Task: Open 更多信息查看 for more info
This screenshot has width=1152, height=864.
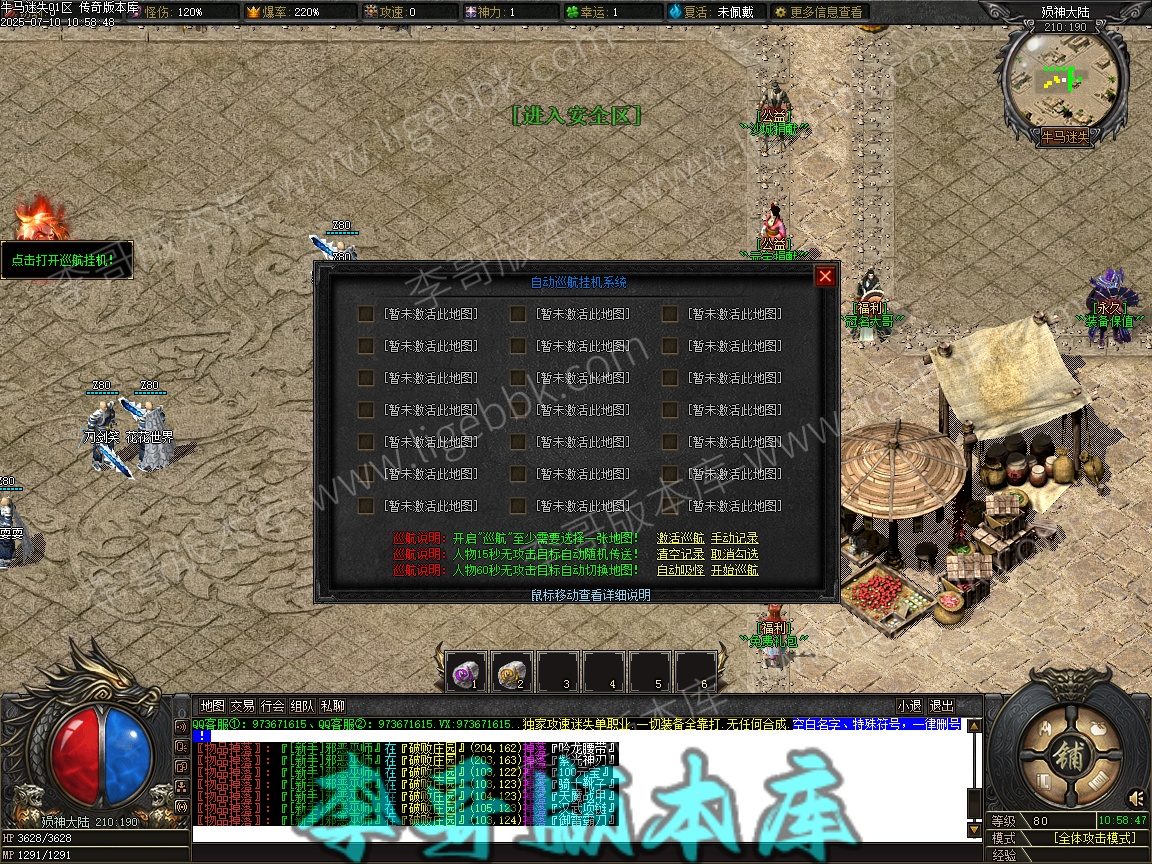Action: tap(818, 12)
